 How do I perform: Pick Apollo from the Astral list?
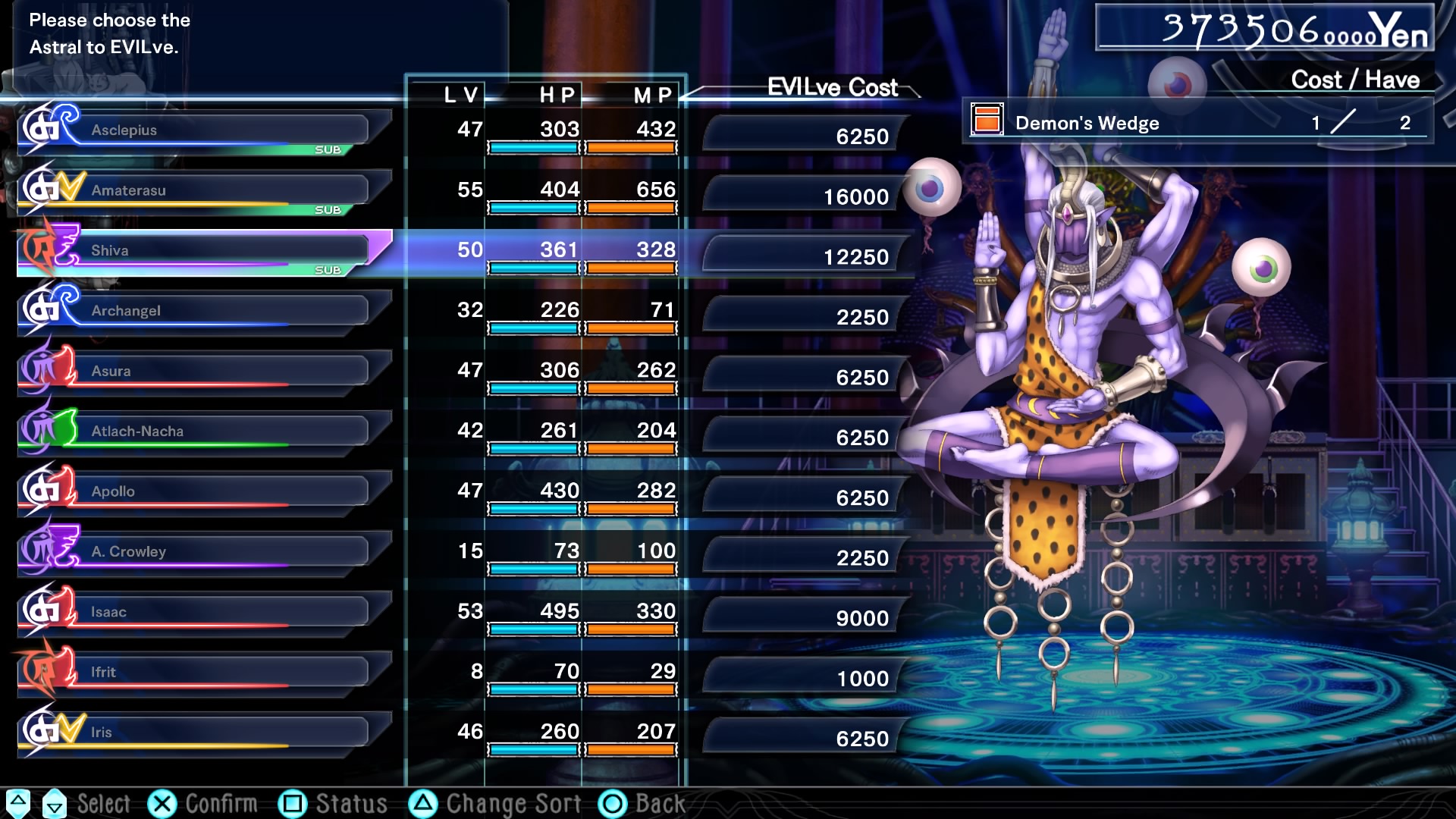[205, 491]
